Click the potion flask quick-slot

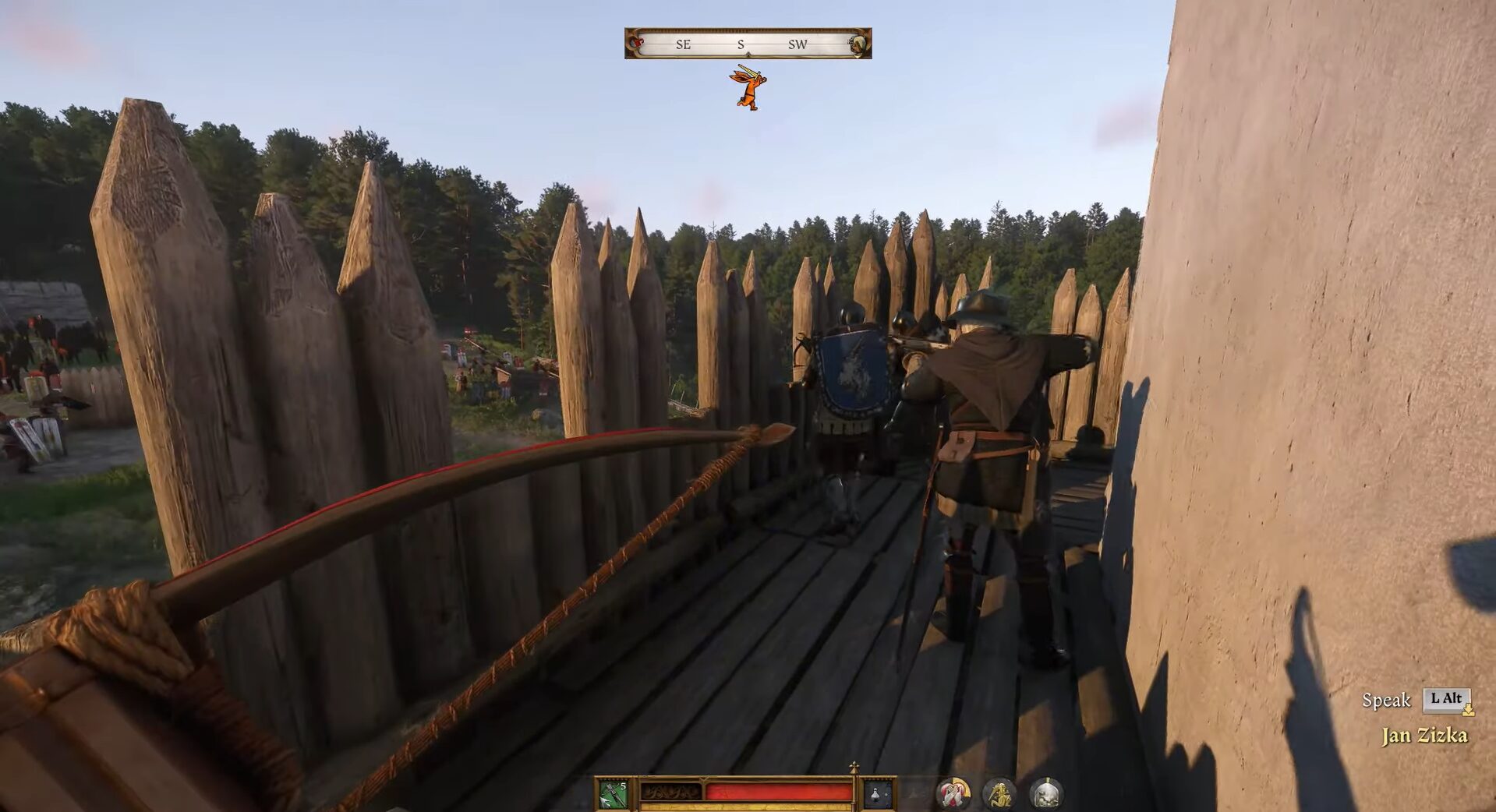click(876, 793)
